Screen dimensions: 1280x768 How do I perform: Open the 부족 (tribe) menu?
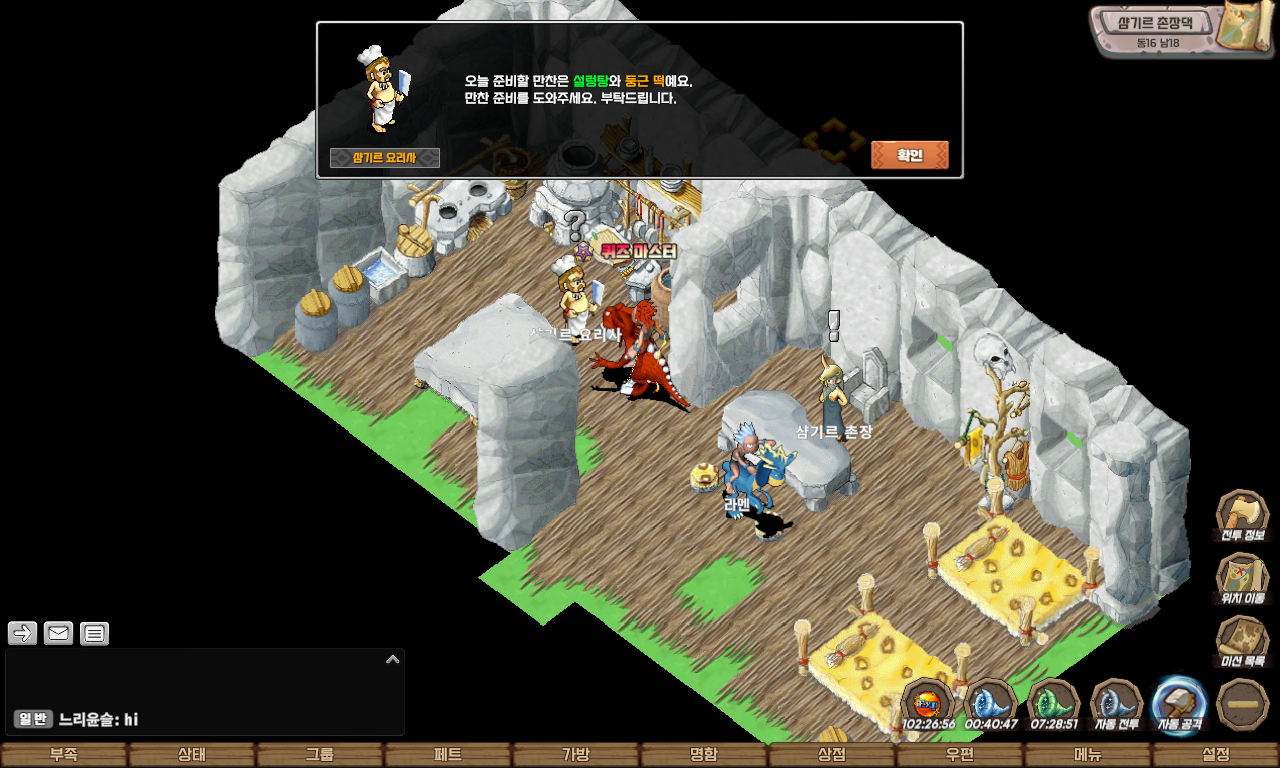[x=64, y=755]
